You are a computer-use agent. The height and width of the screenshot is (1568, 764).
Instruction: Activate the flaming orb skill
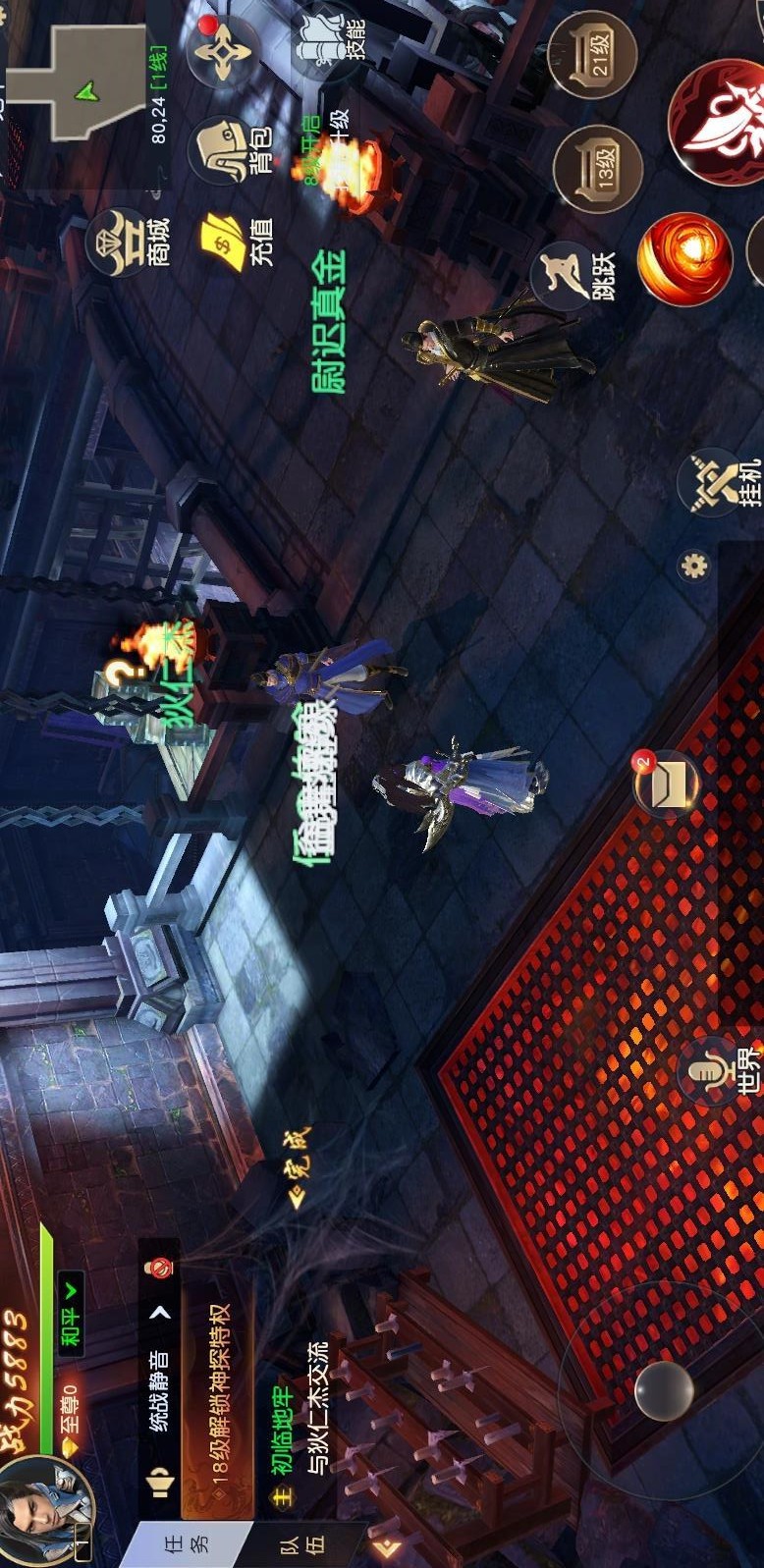684,260
